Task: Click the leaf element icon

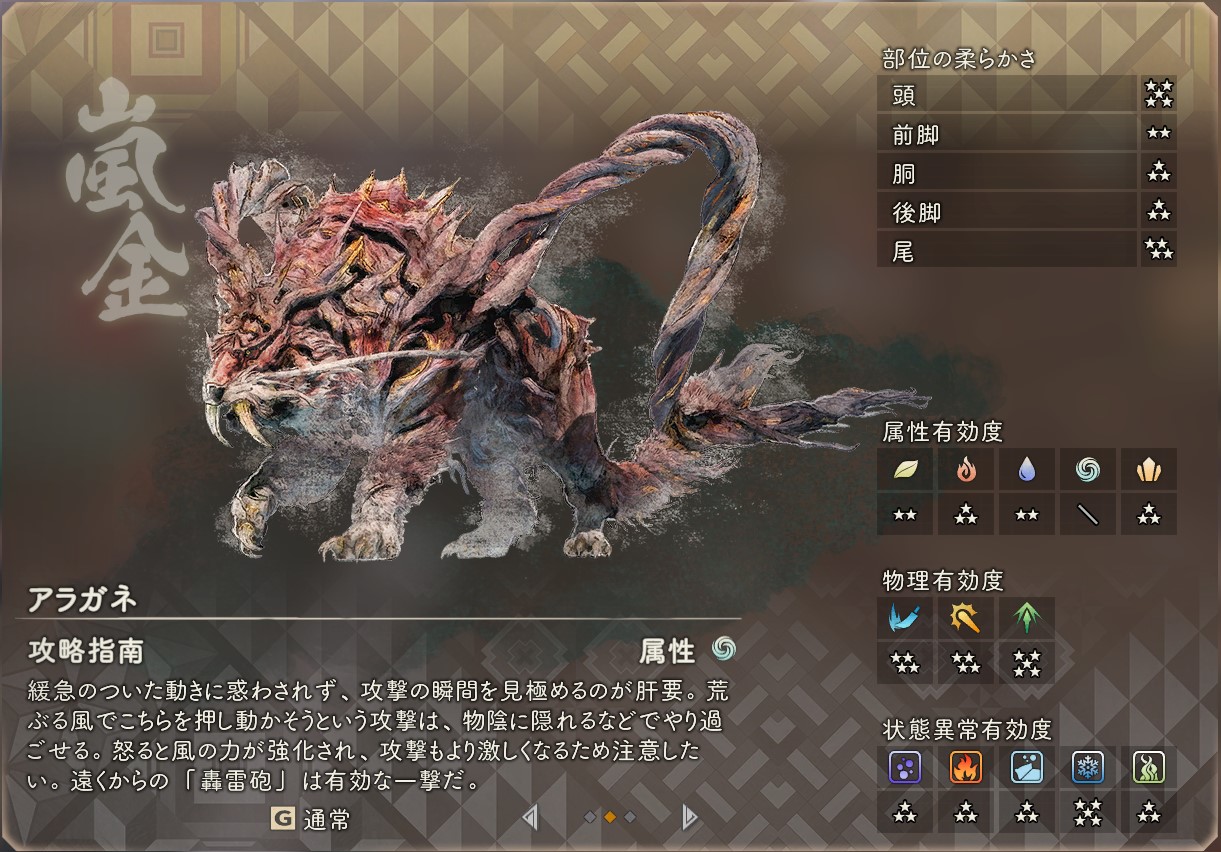Action: [x=906, y=469]
